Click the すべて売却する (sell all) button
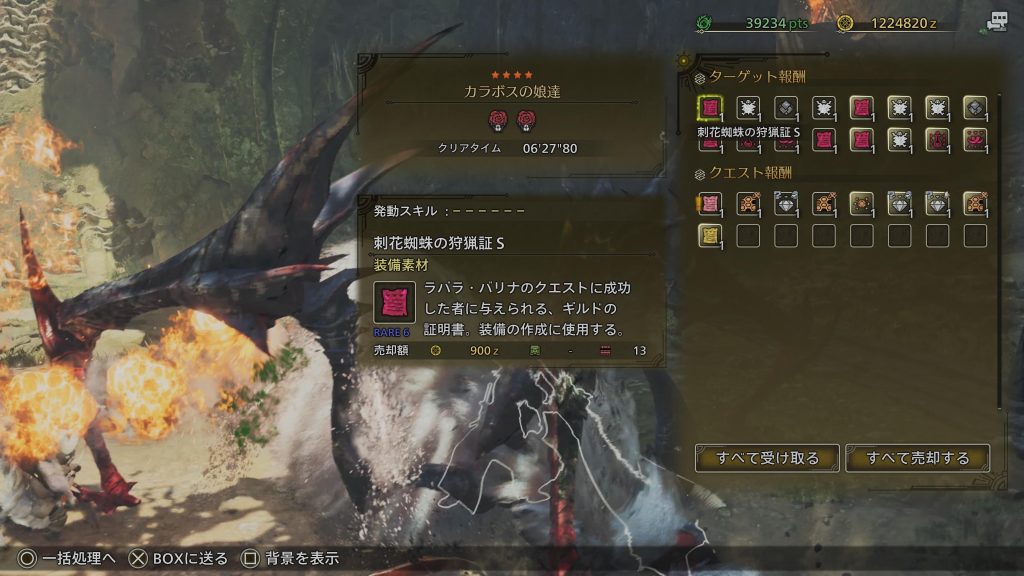Screen dimensions: 1024x576 917,458
